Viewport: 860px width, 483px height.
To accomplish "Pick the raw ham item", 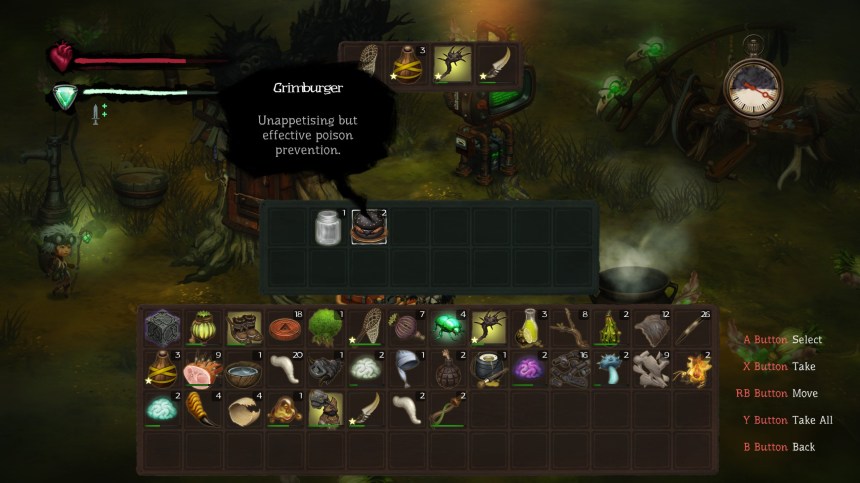I will [202, 369].
